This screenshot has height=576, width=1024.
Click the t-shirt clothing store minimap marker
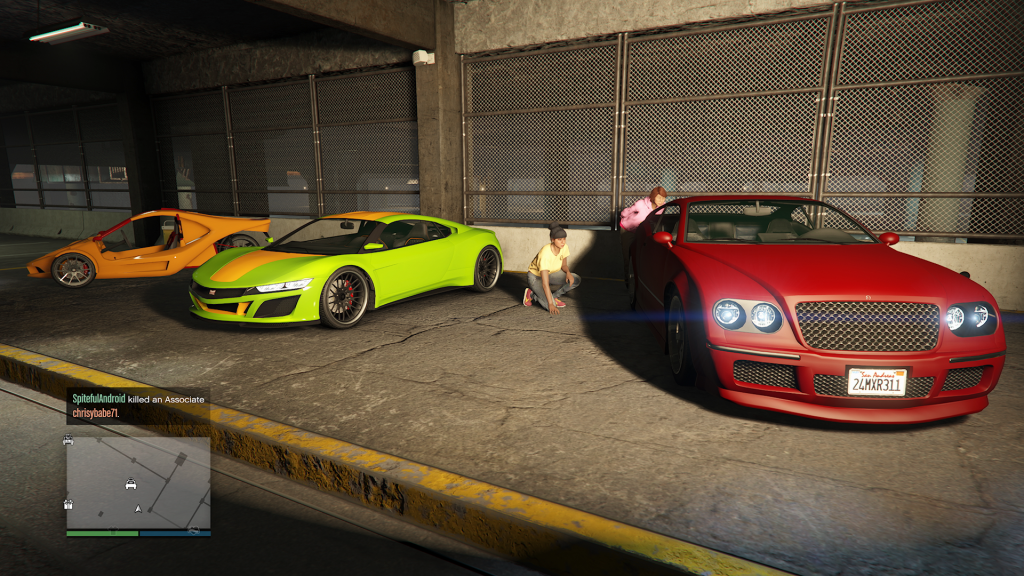pos(113,529)
